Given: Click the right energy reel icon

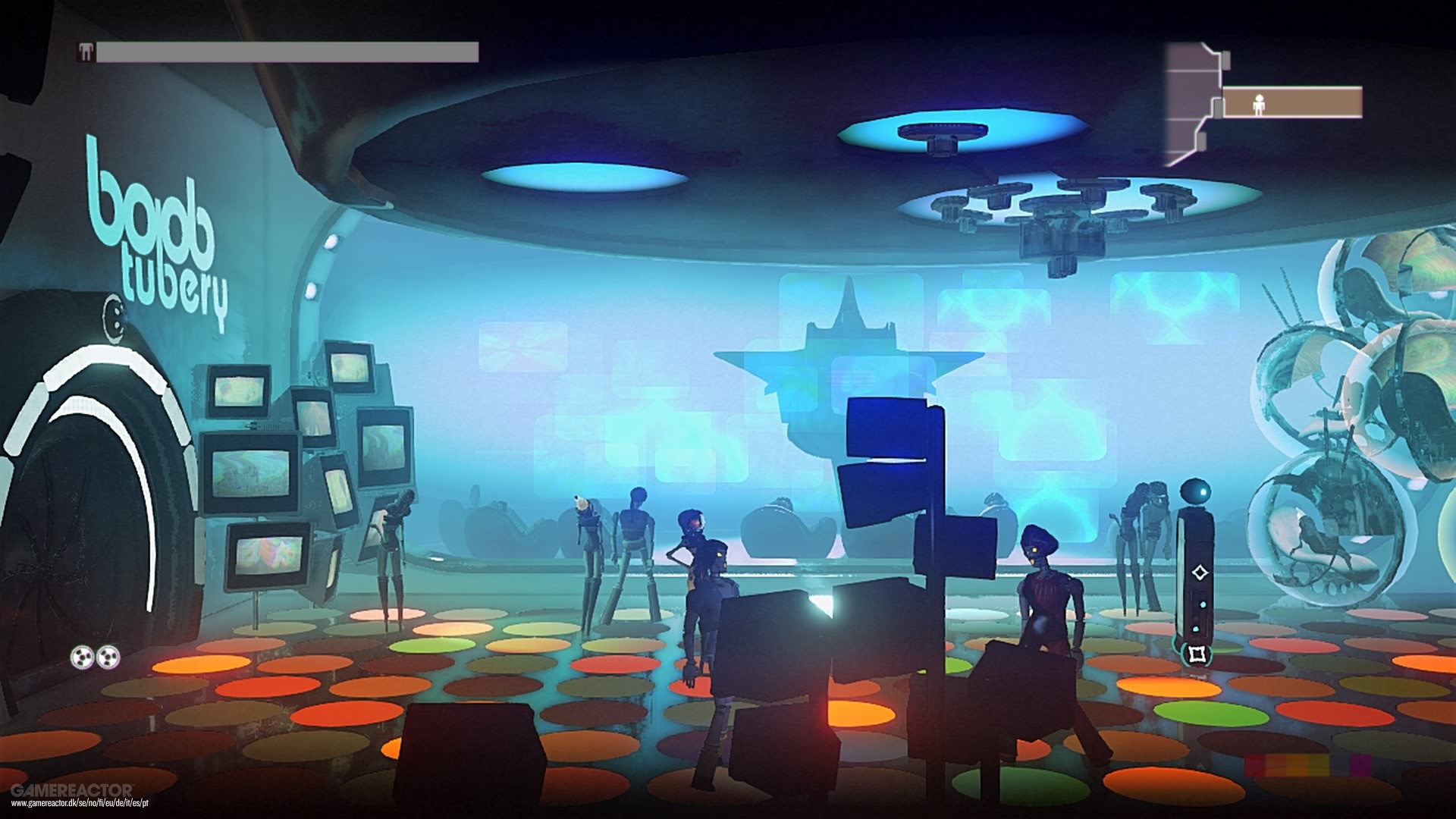Looking at the screenshot, I should (x=108, y=657).
